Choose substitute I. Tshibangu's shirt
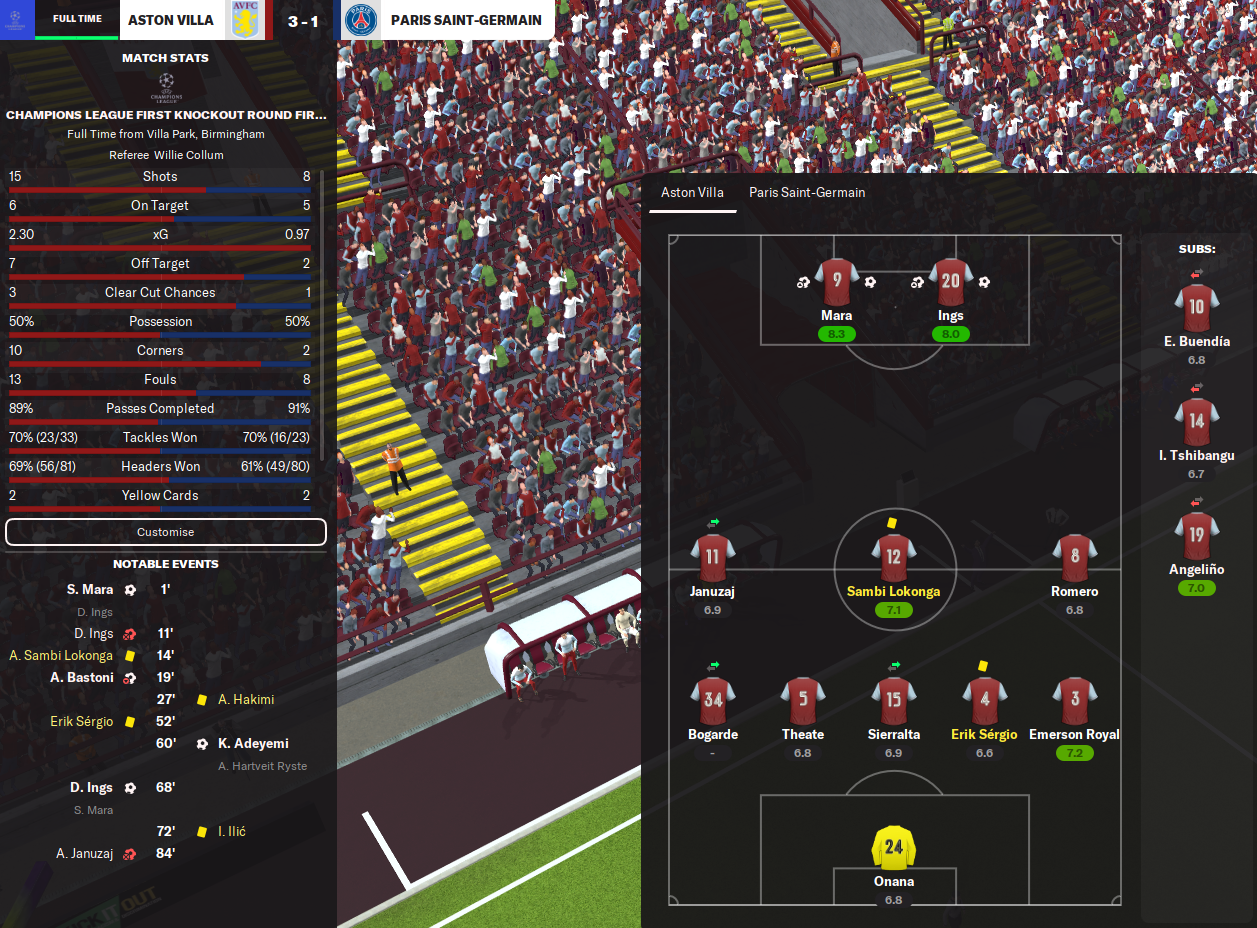The image size is (1257, 928). click(x=1196, y=421)
